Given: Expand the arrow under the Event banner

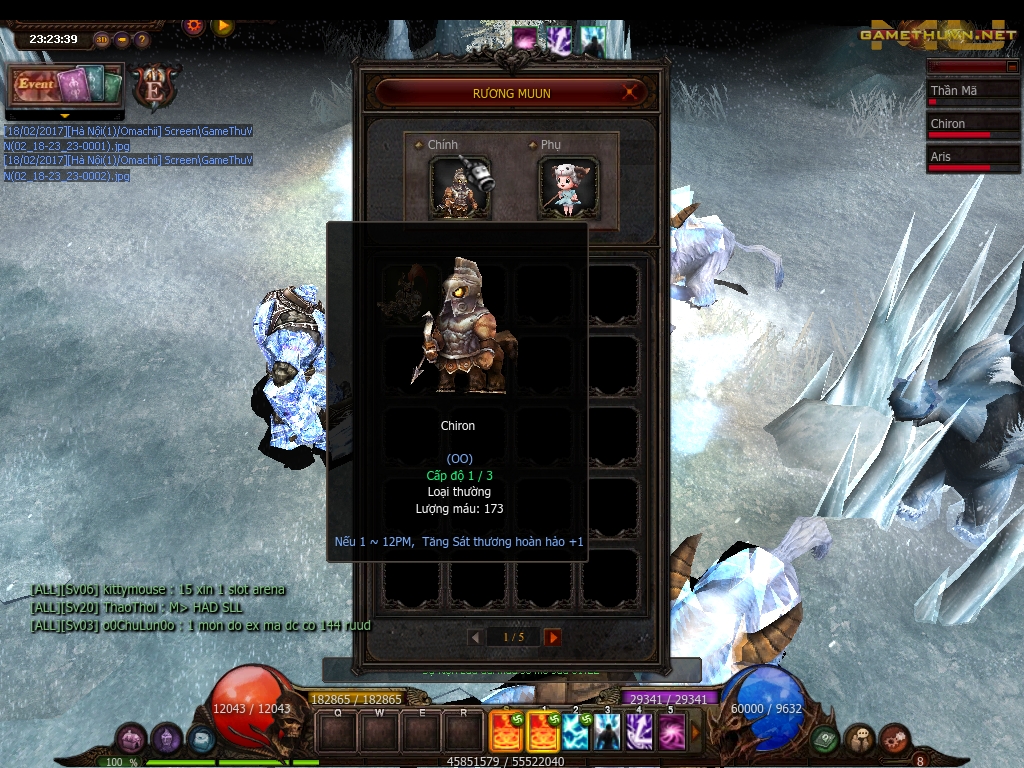Looking at the screenshot, I should [x=65, y=115].
